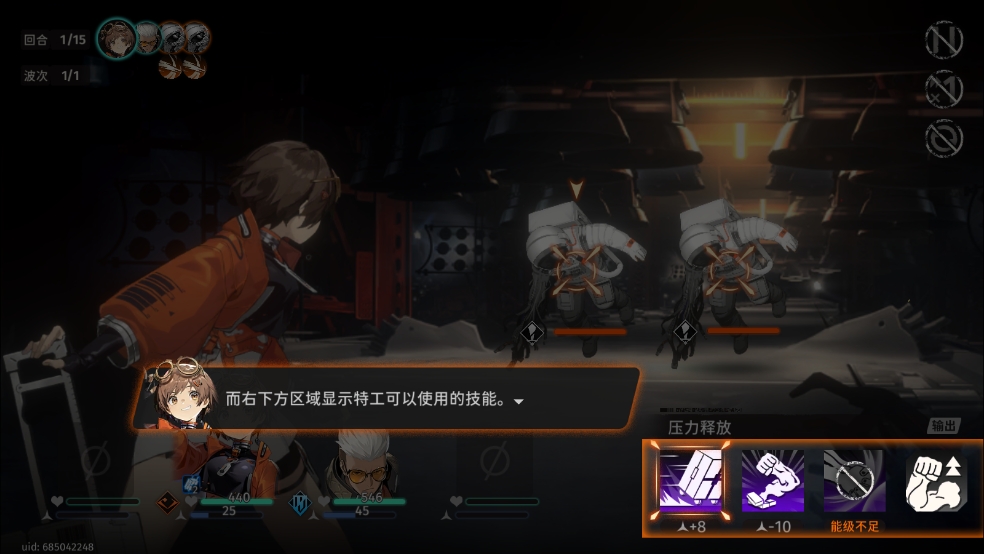Select the brown-haired girl turn-order portrait
The width and height of the screenshot is (984, 554).
(117, 40)
